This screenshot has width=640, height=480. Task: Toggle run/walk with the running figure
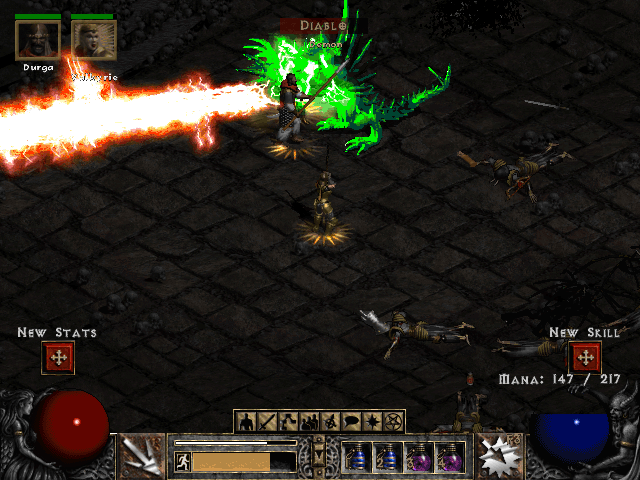click(182, 461)
